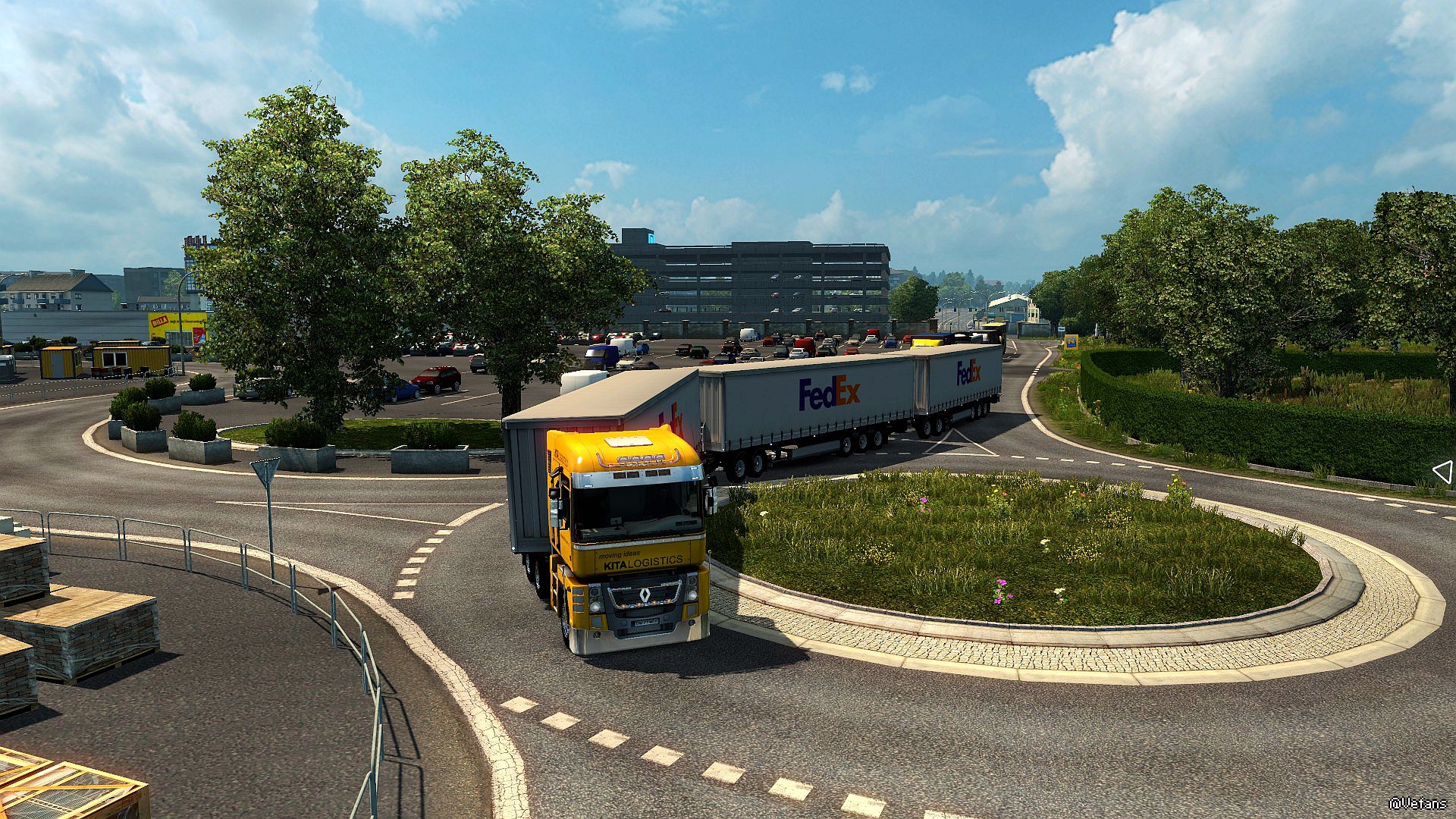
Task: Expand the side panel with the white triangle arrow
Action: (x=1442, y=472)
